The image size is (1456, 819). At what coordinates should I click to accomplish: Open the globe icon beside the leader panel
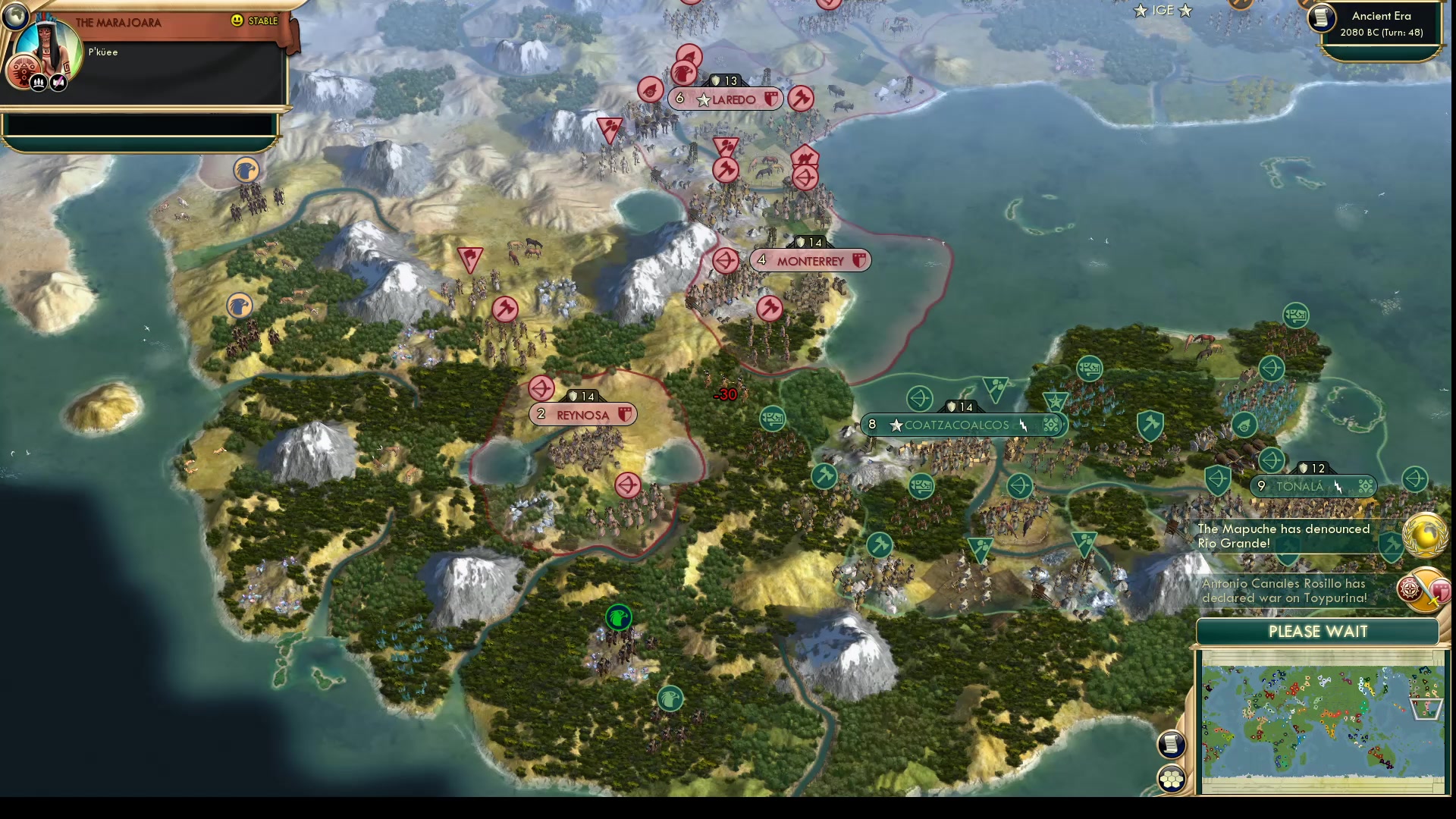(x=14, y=15)
